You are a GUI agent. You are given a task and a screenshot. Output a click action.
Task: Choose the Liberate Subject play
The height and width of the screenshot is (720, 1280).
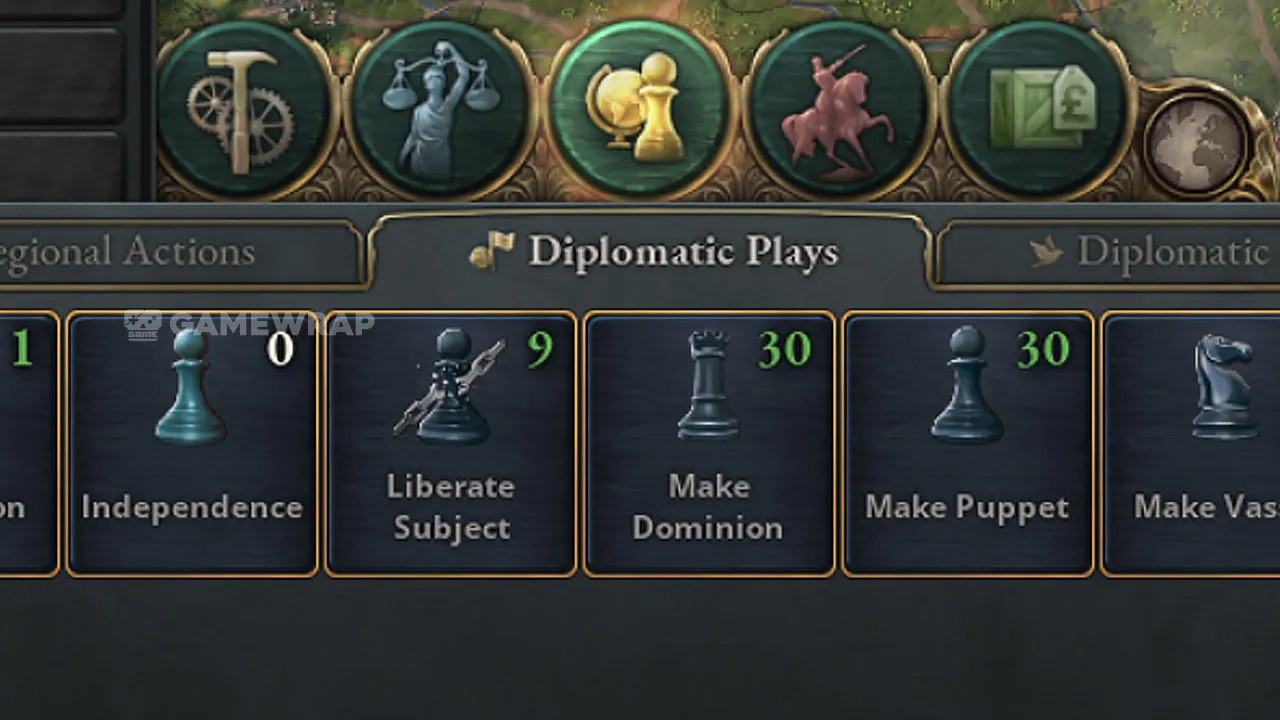451,443
